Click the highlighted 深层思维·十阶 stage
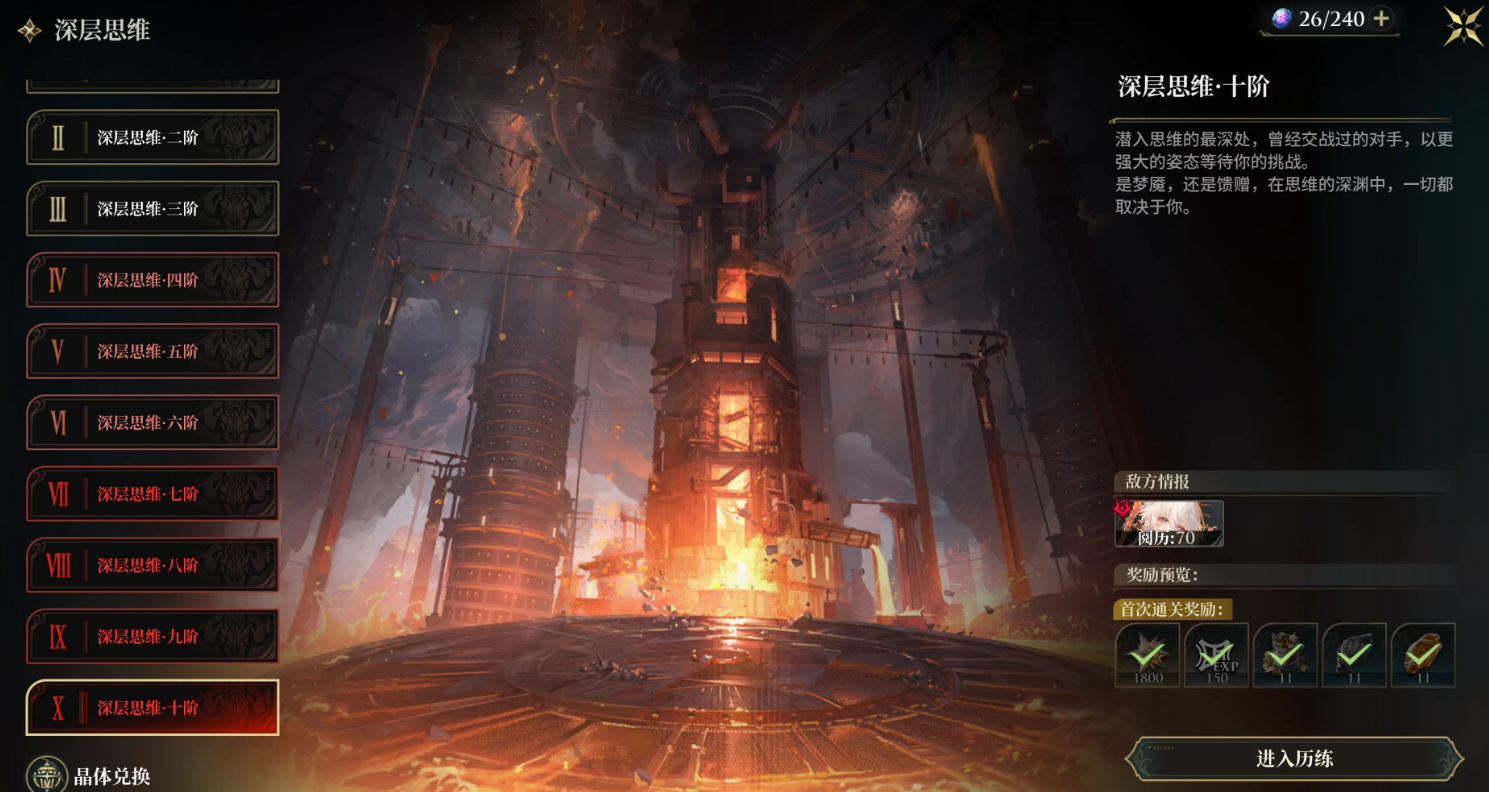This screenshot has width=1489, height=792. [152, 708]
